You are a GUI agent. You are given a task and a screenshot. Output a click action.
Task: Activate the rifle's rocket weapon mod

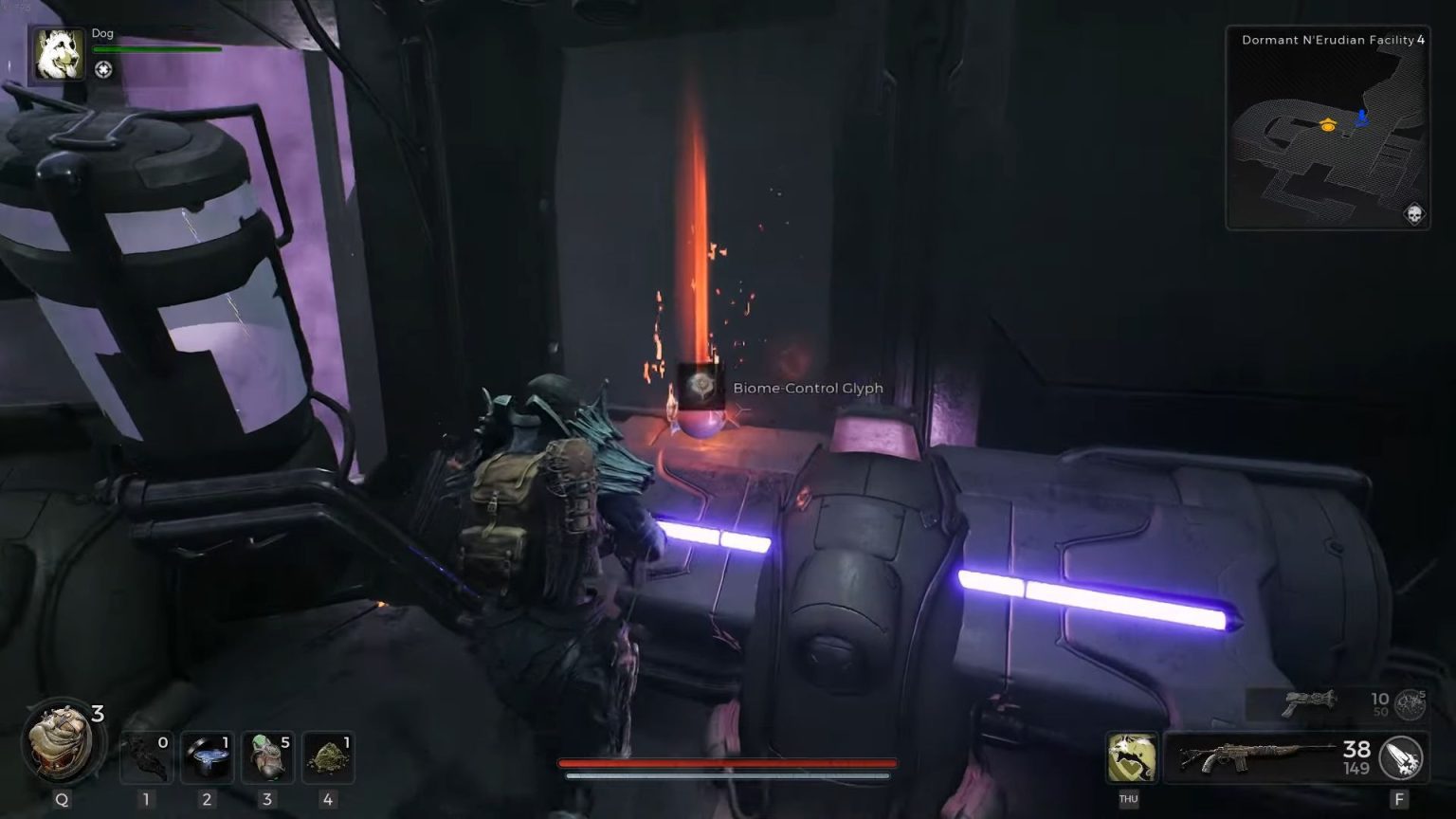[x=1401, y=758]
